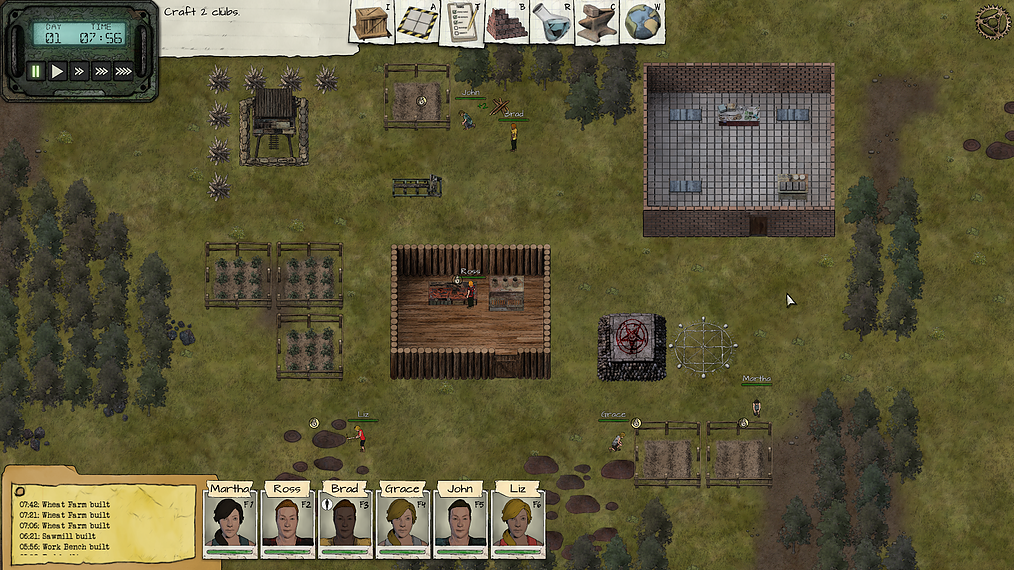Activate the quadruple-arrow fastest speed
This screenshot has width=1014, height=570.
[123, 71]
